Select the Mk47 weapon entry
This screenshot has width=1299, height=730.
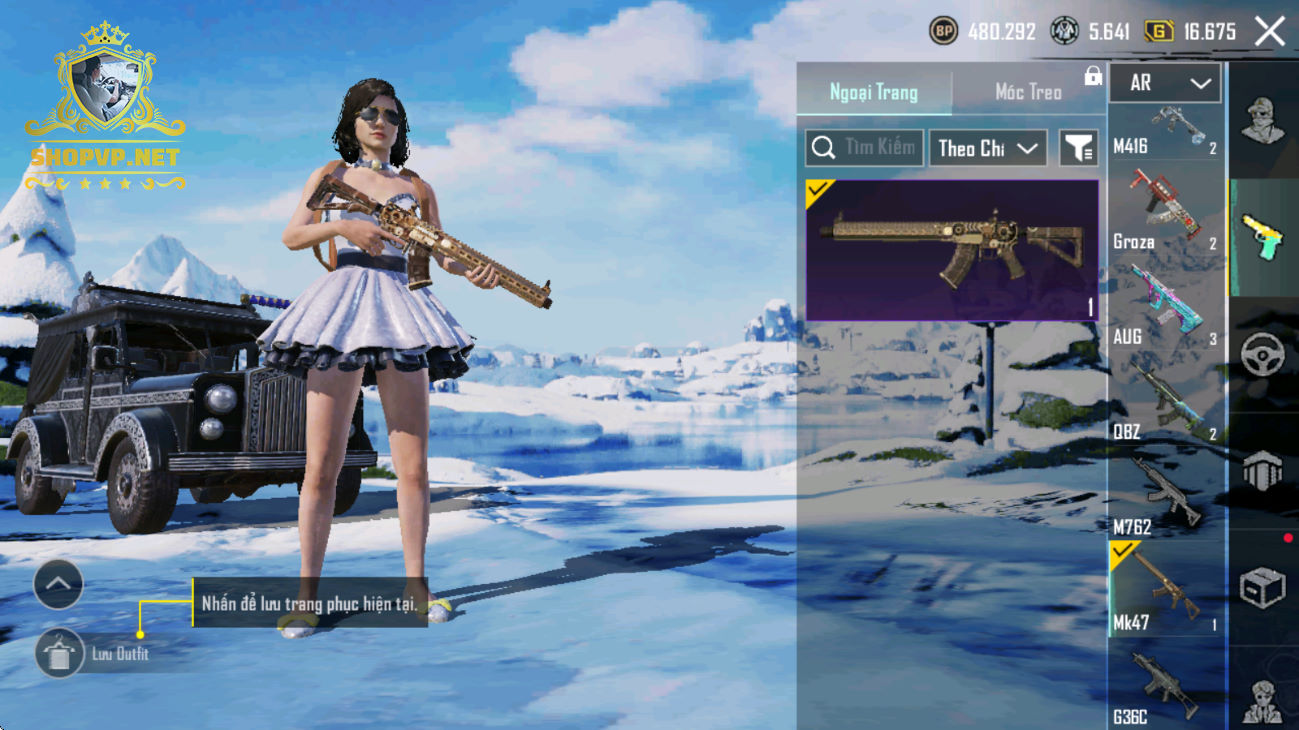pyautogui.click(x=1166, y=590)
